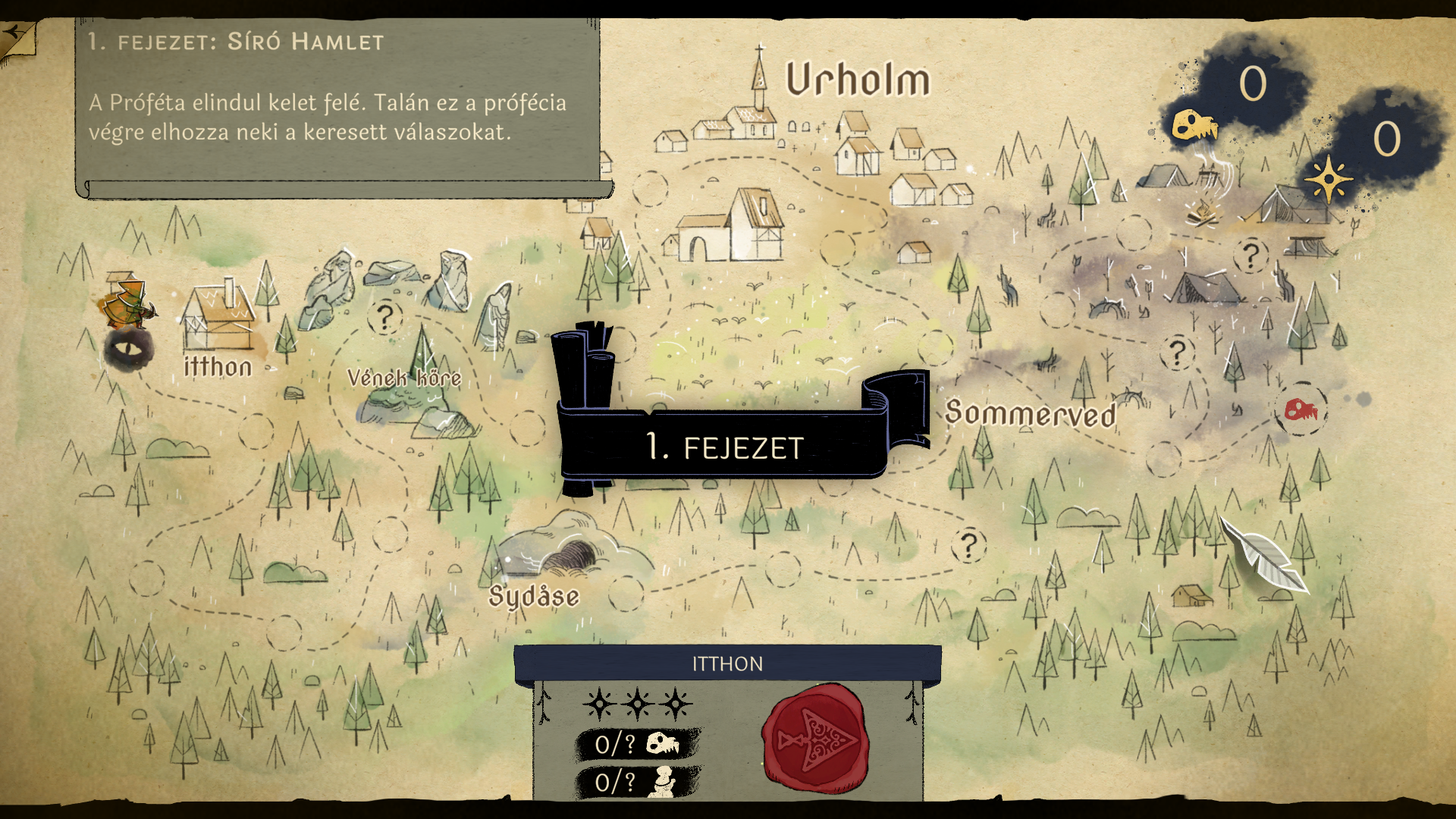Select the red skull map node

(x=1301, y=410)
